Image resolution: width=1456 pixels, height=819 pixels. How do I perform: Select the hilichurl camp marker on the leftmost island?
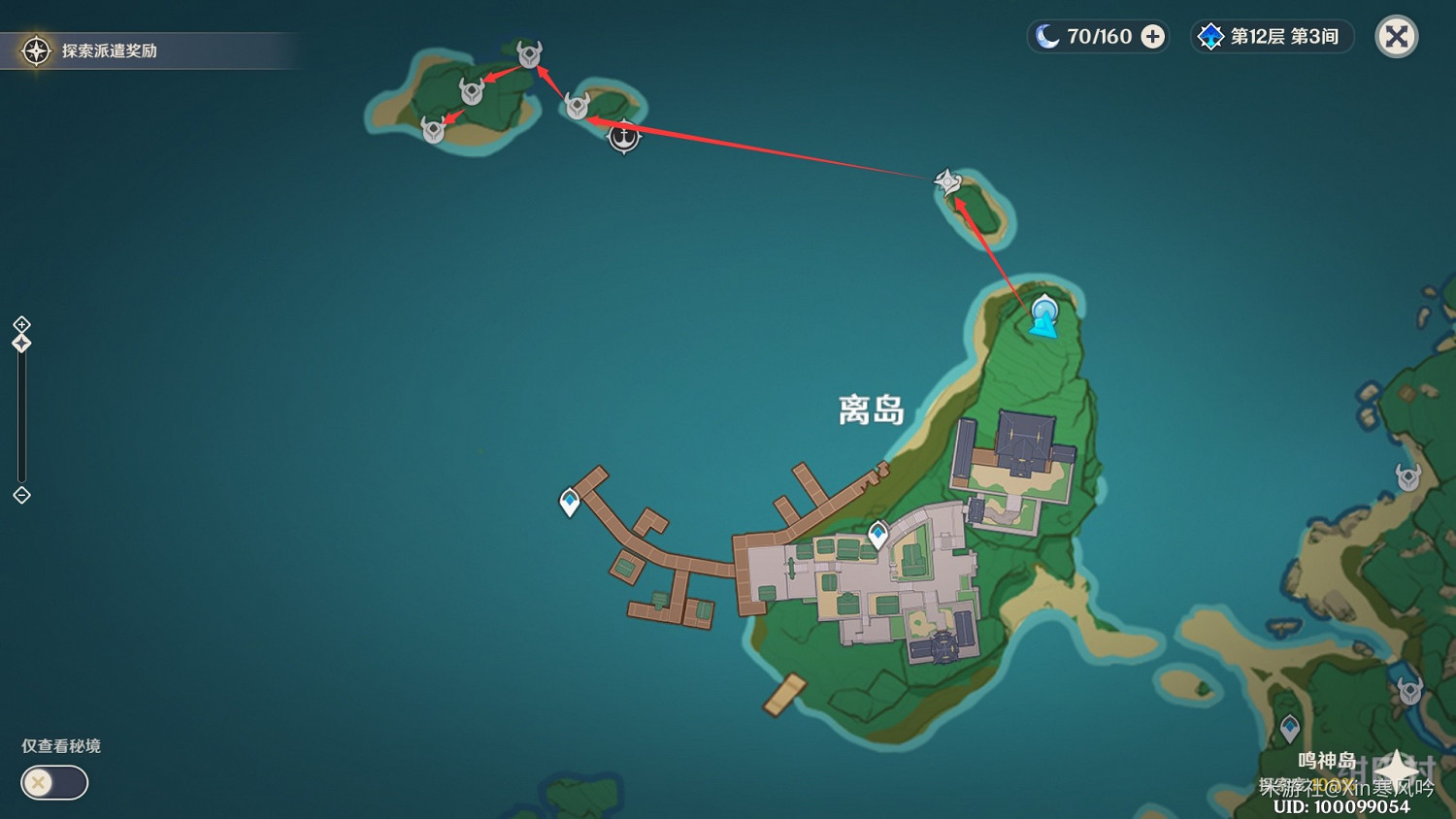[x=434, y=128]
